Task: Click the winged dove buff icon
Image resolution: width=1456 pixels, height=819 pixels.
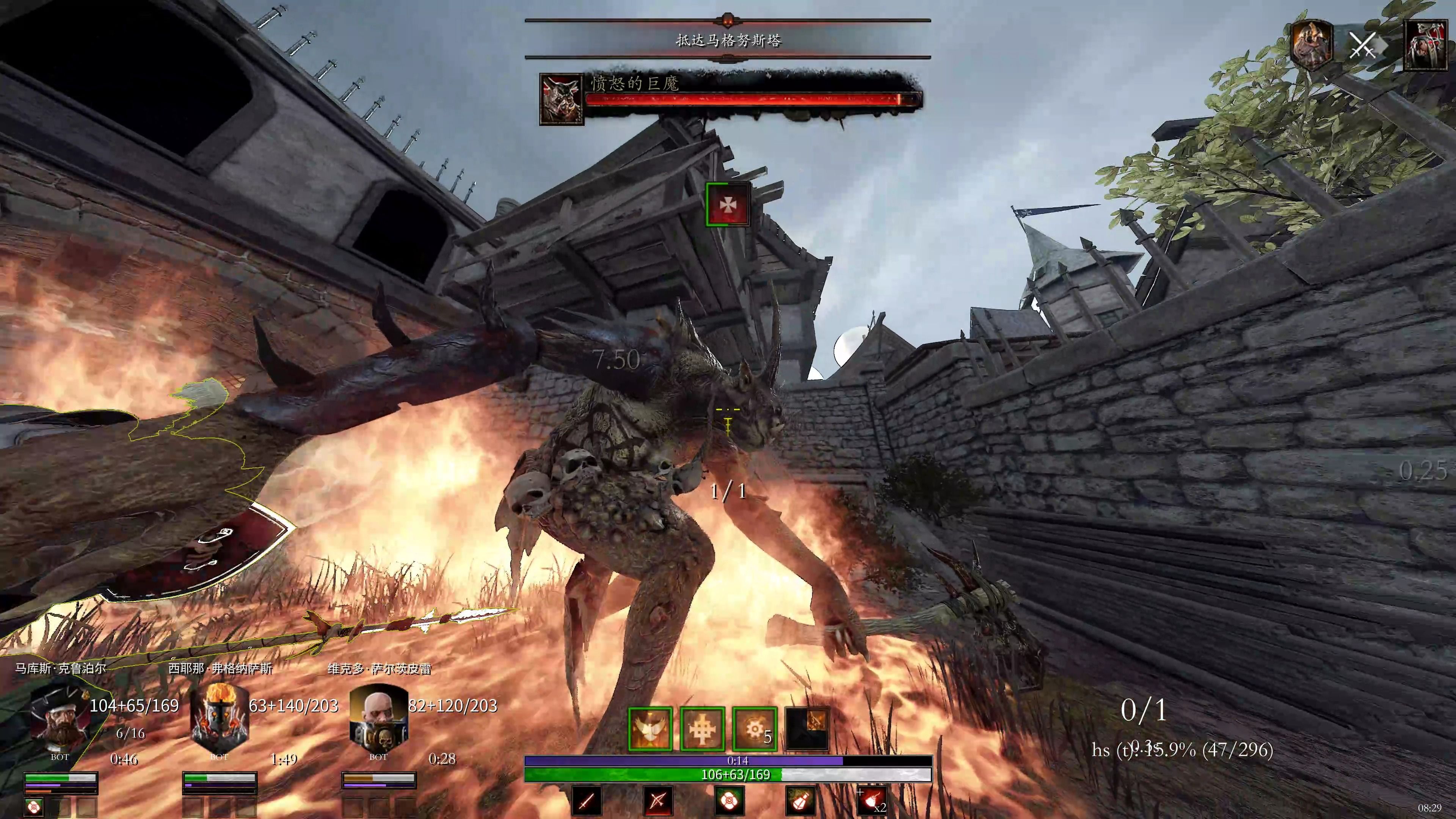Action: click(x=650, y=729)
